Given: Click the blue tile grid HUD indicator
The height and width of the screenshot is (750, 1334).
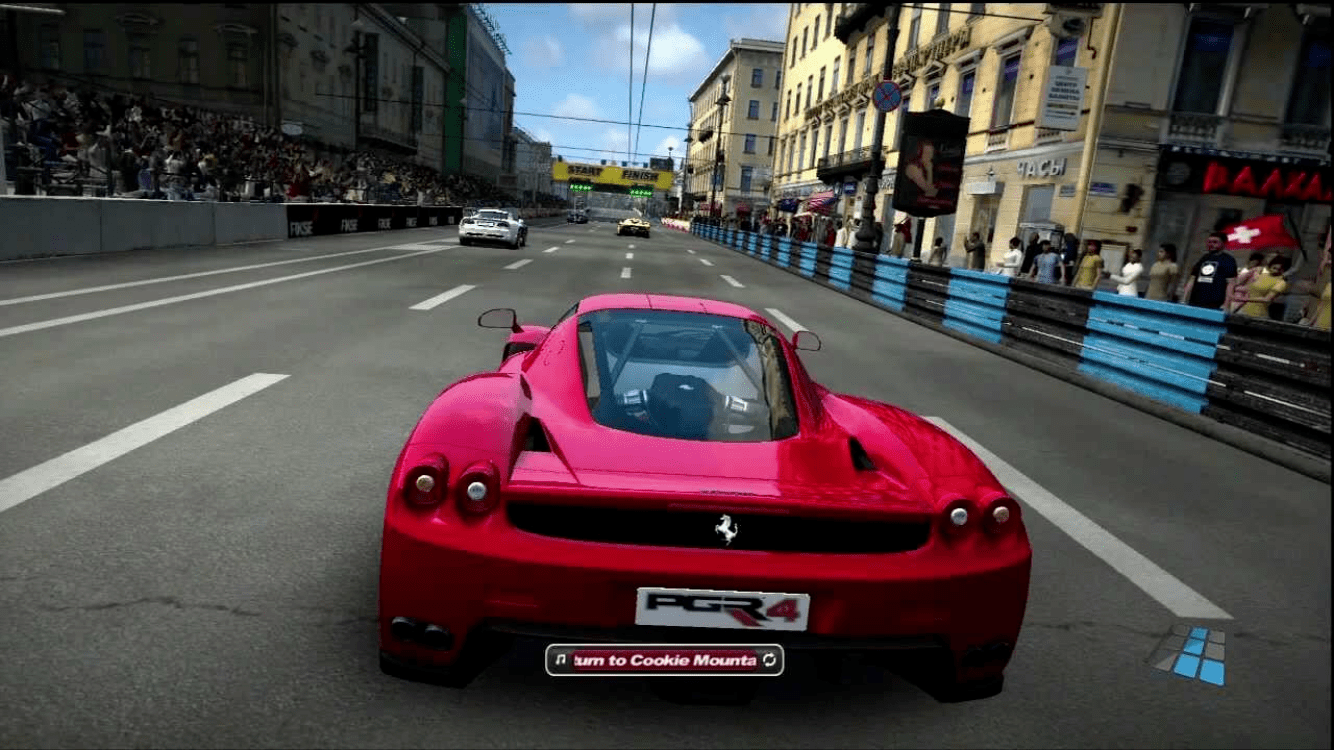Looking at the screenshot, I should click(1190, 654).
